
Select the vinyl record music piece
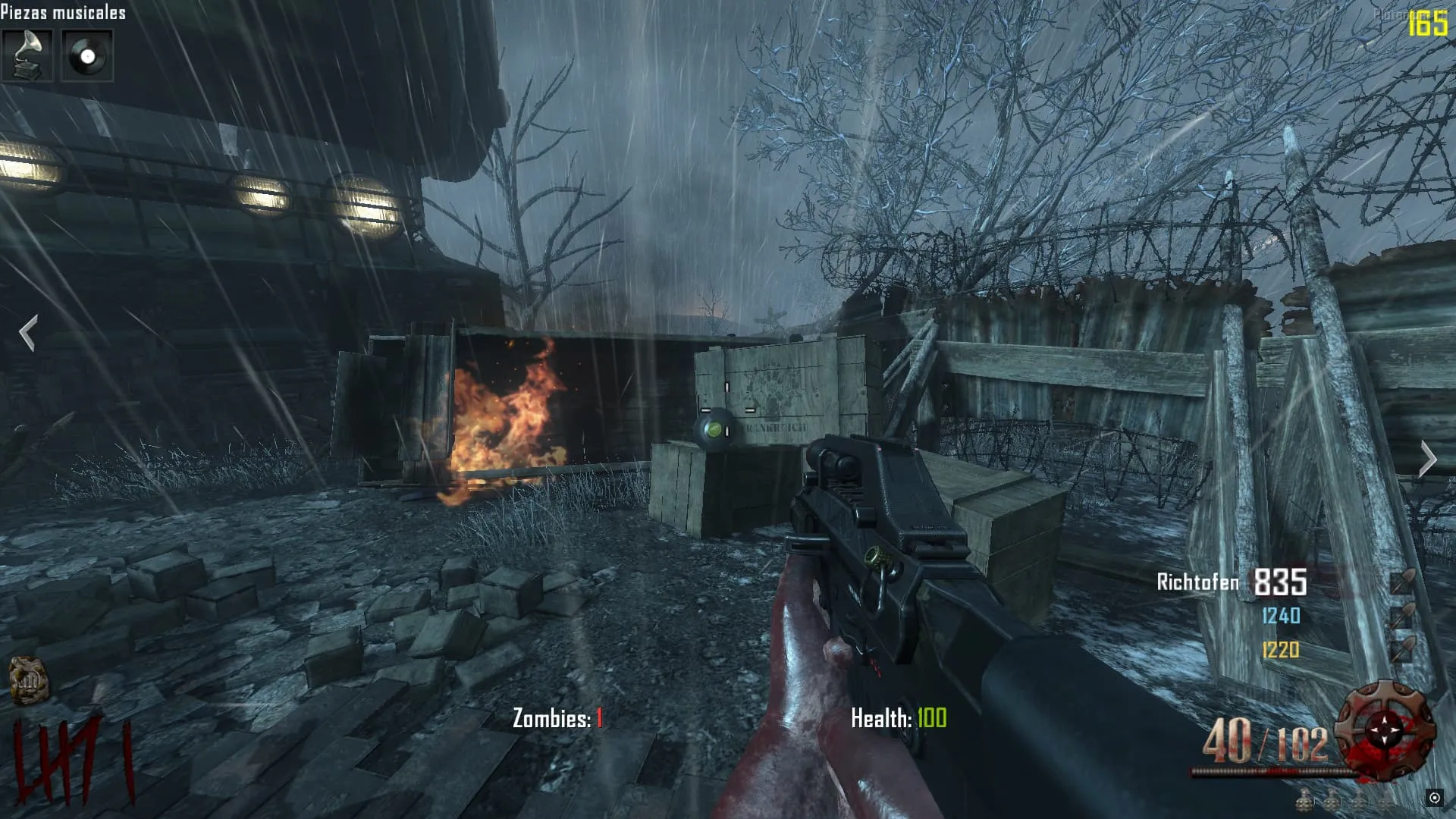coord(87,55)
